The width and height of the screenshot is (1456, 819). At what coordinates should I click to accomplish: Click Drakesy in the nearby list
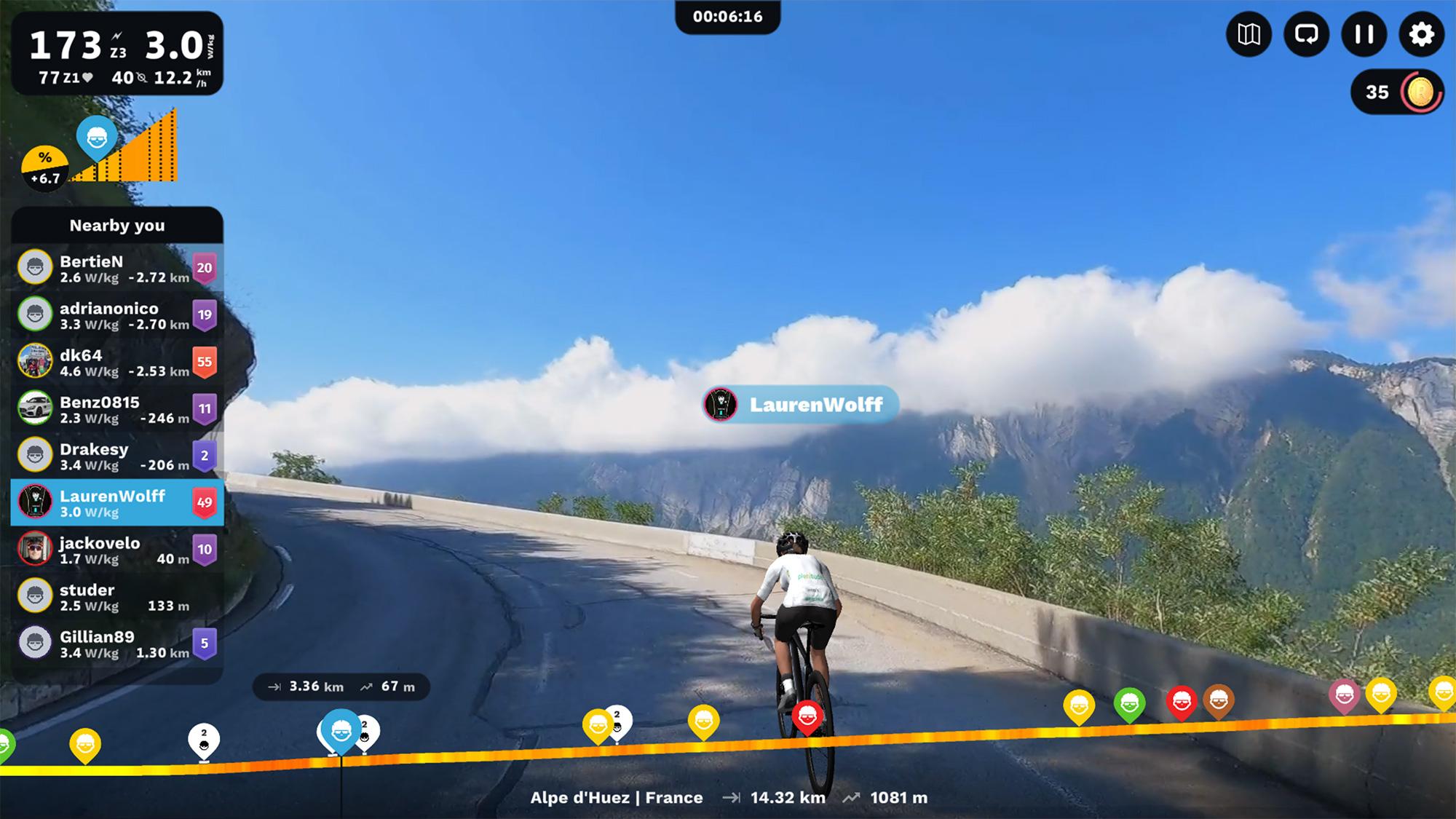pyautogui.click(x=116, y=456)
